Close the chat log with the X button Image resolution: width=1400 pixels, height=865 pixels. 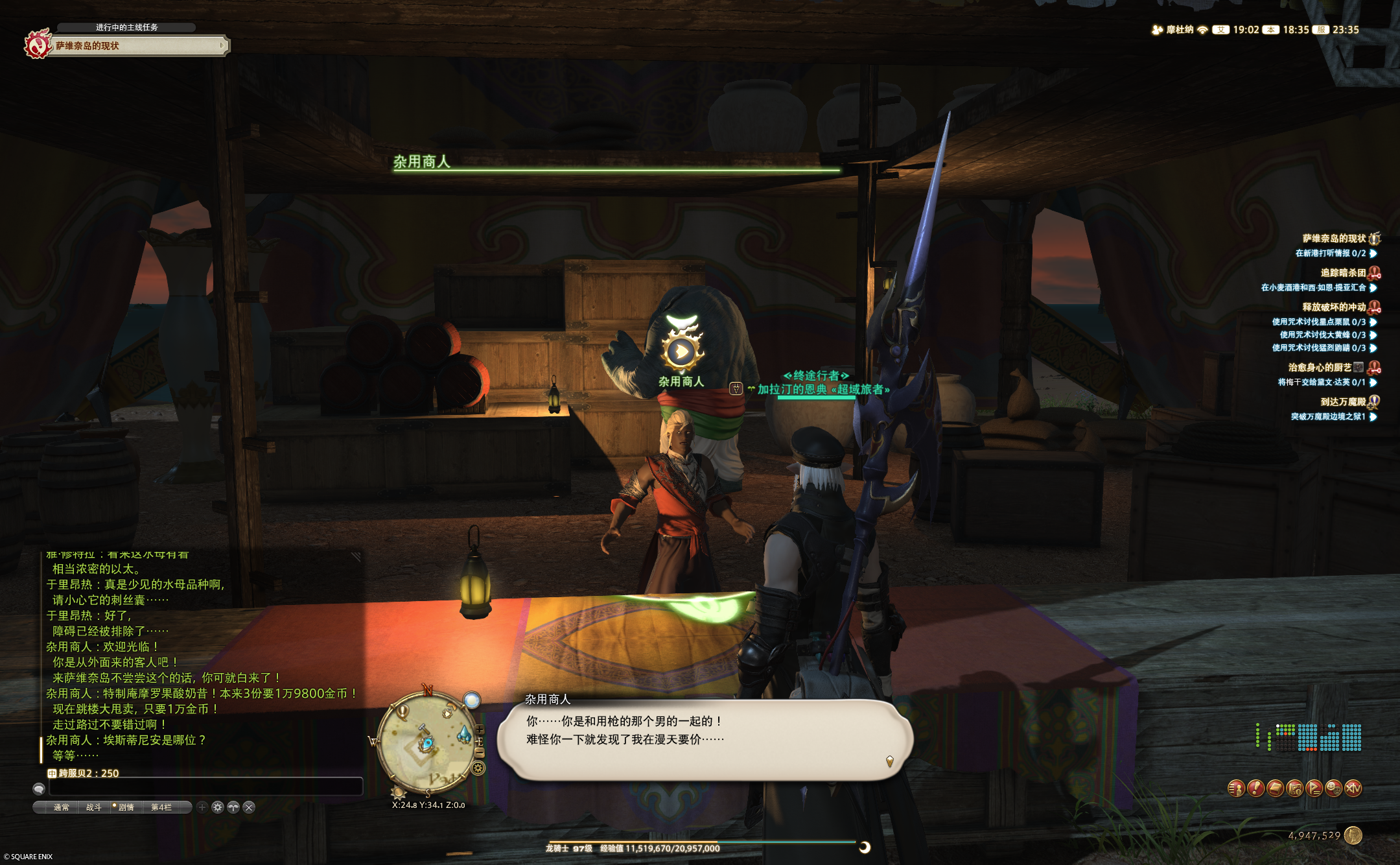coord(249,807)
